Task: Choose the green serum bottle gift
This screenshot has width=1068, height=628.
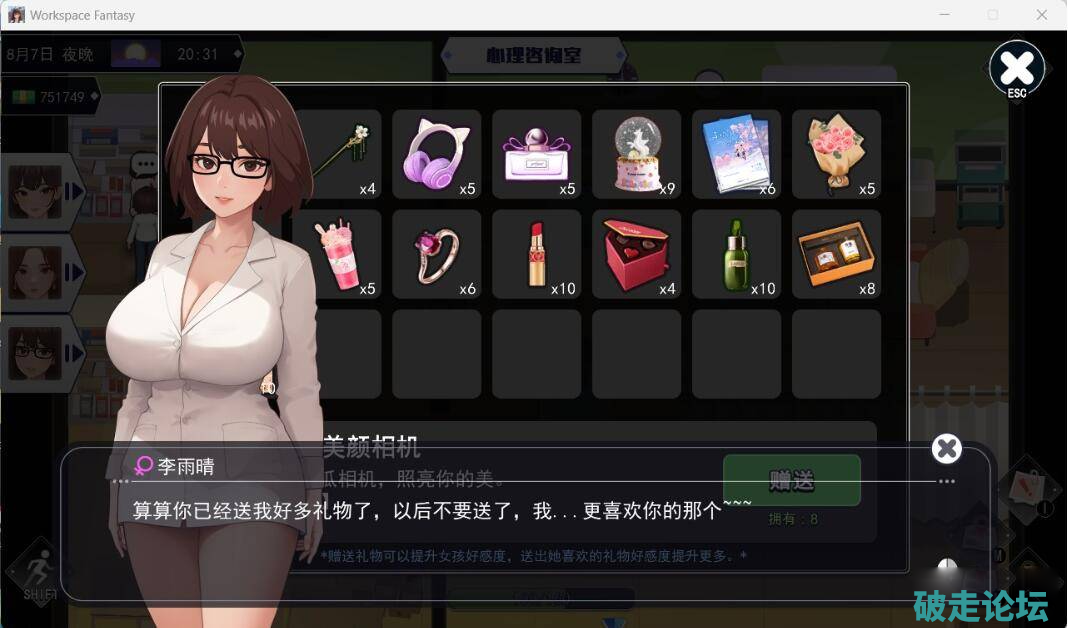Action: [736, 254]
